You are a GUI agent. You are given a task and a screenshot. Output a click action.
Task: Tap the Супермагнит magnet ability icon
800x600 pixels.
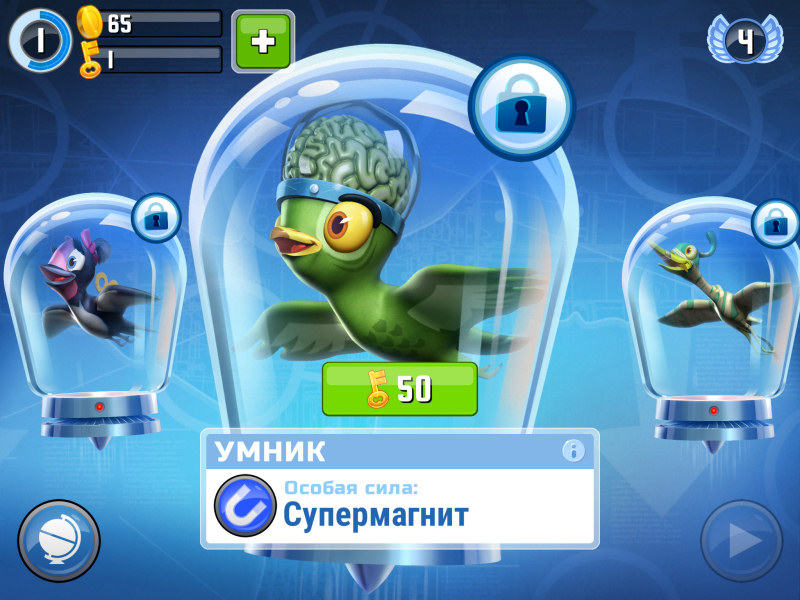point(245,505)
